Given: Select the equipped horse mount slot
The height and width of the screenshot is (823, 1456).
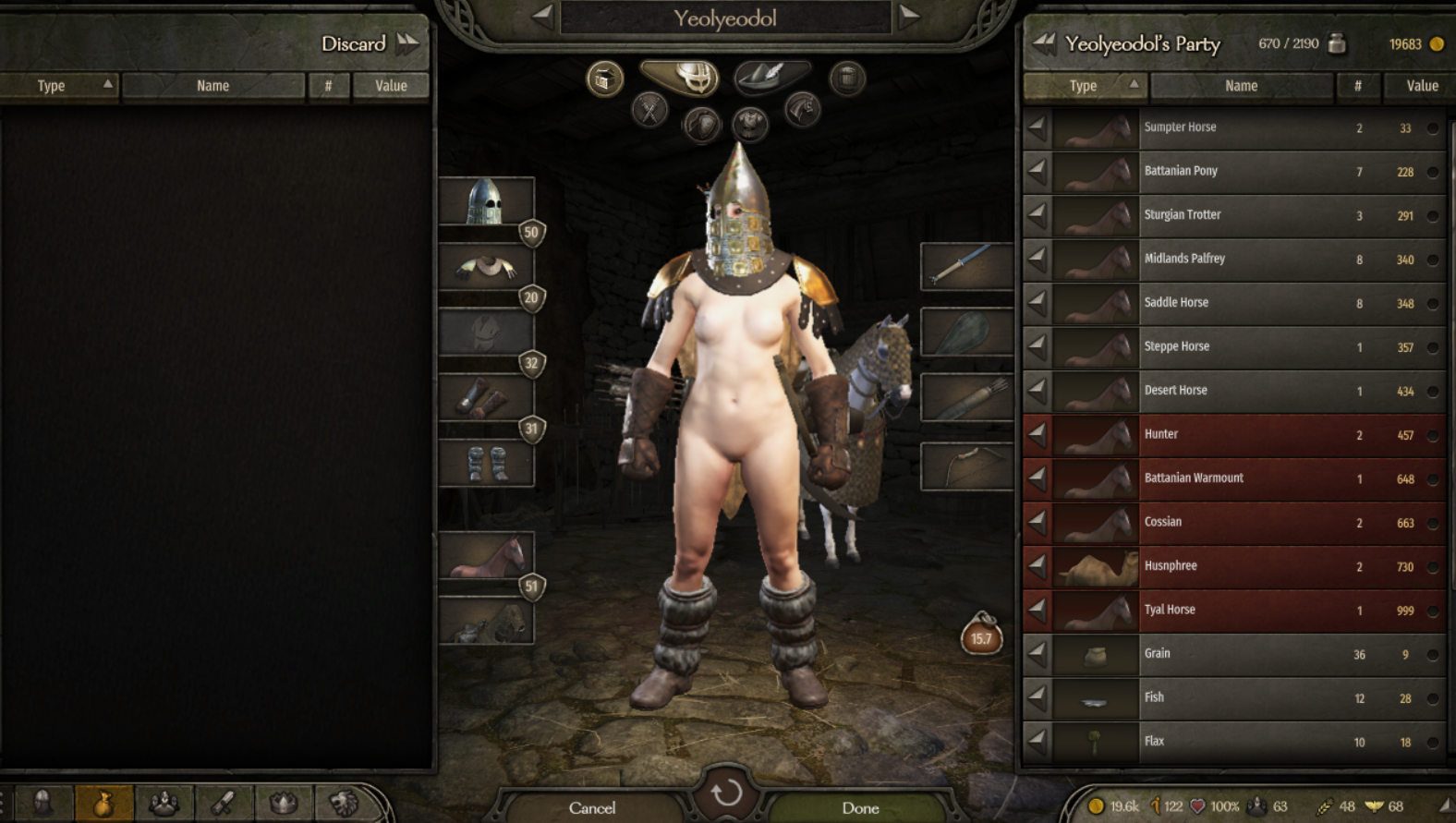Looking at the screenshot, I should click(486, 557).
